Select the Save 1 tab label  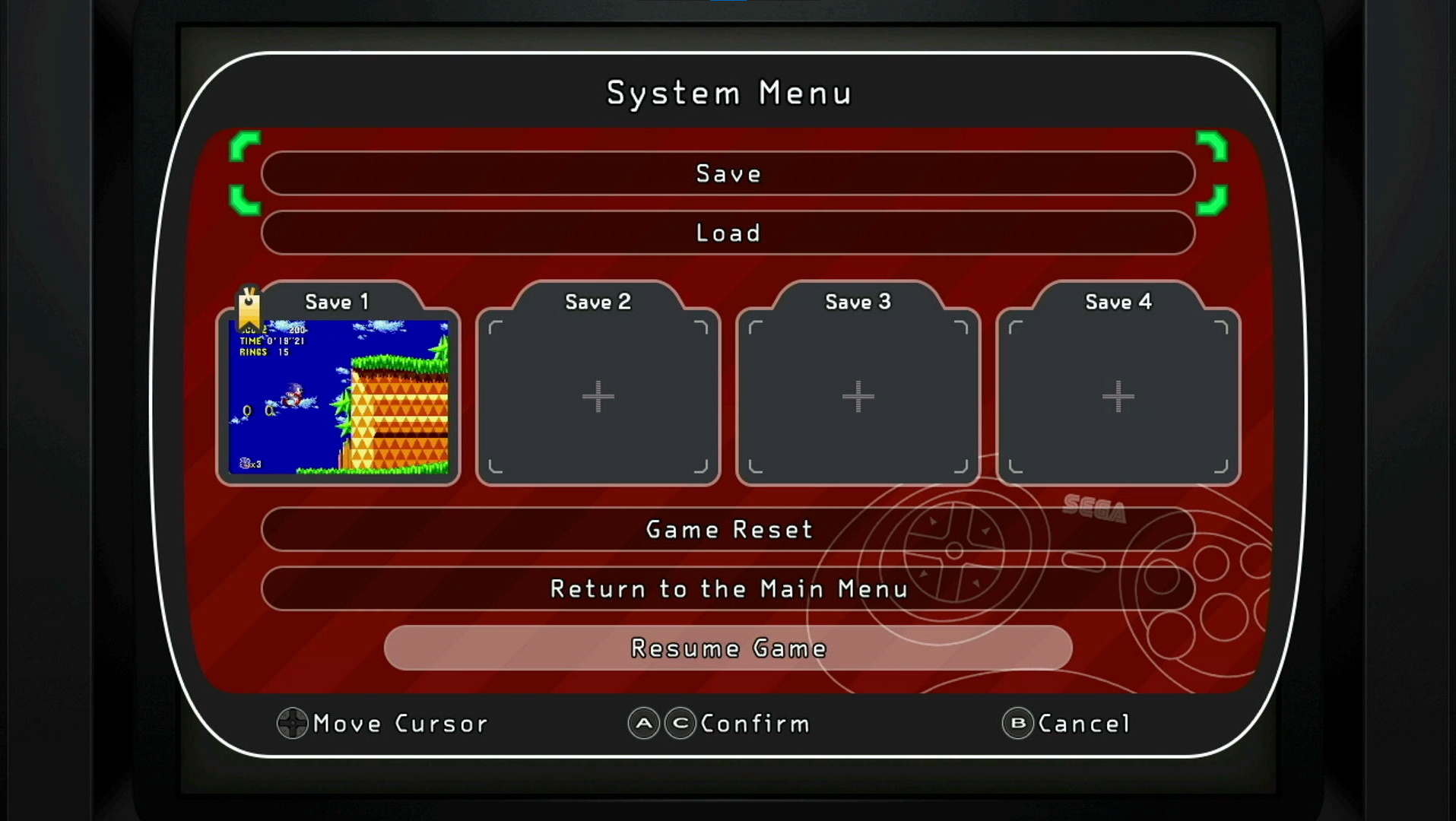pos(336,302)
